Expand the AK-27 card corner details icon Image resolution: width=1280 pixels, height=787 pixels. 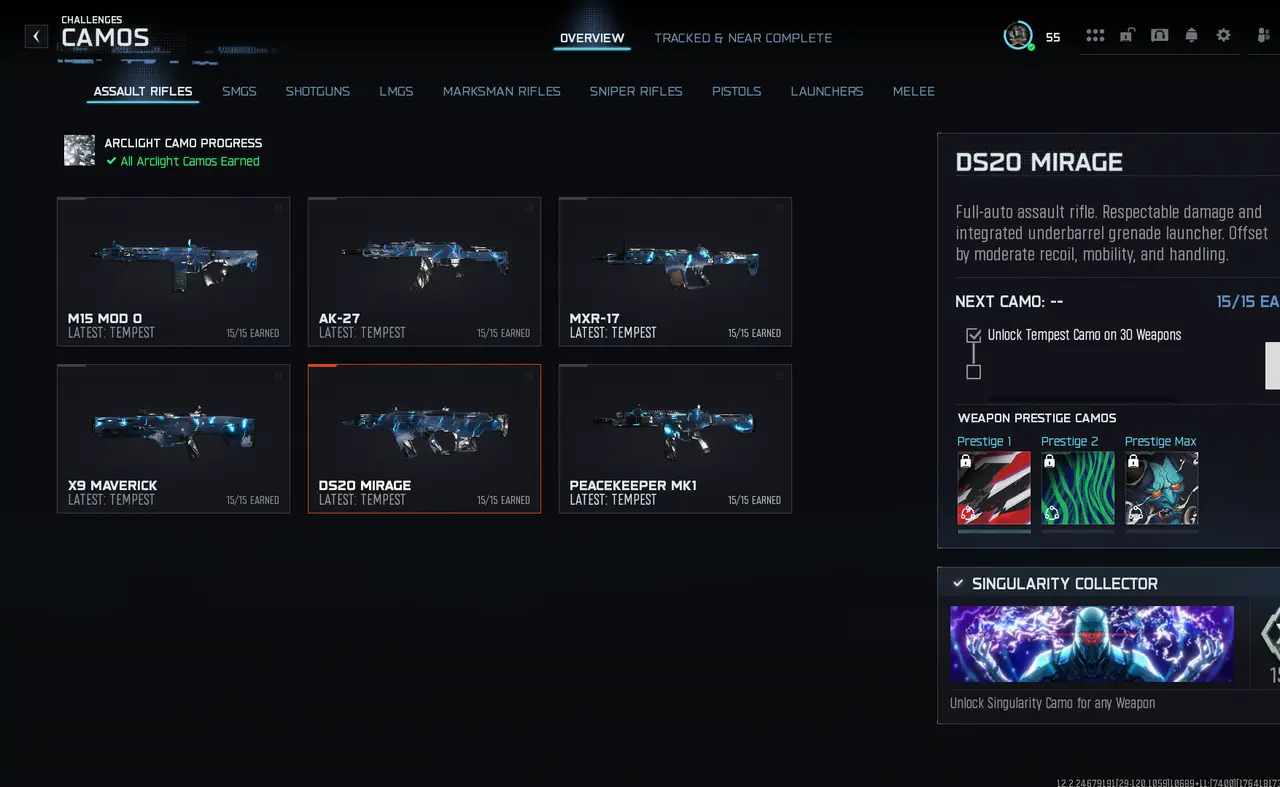pyautogui.click(x=528, y=207)
